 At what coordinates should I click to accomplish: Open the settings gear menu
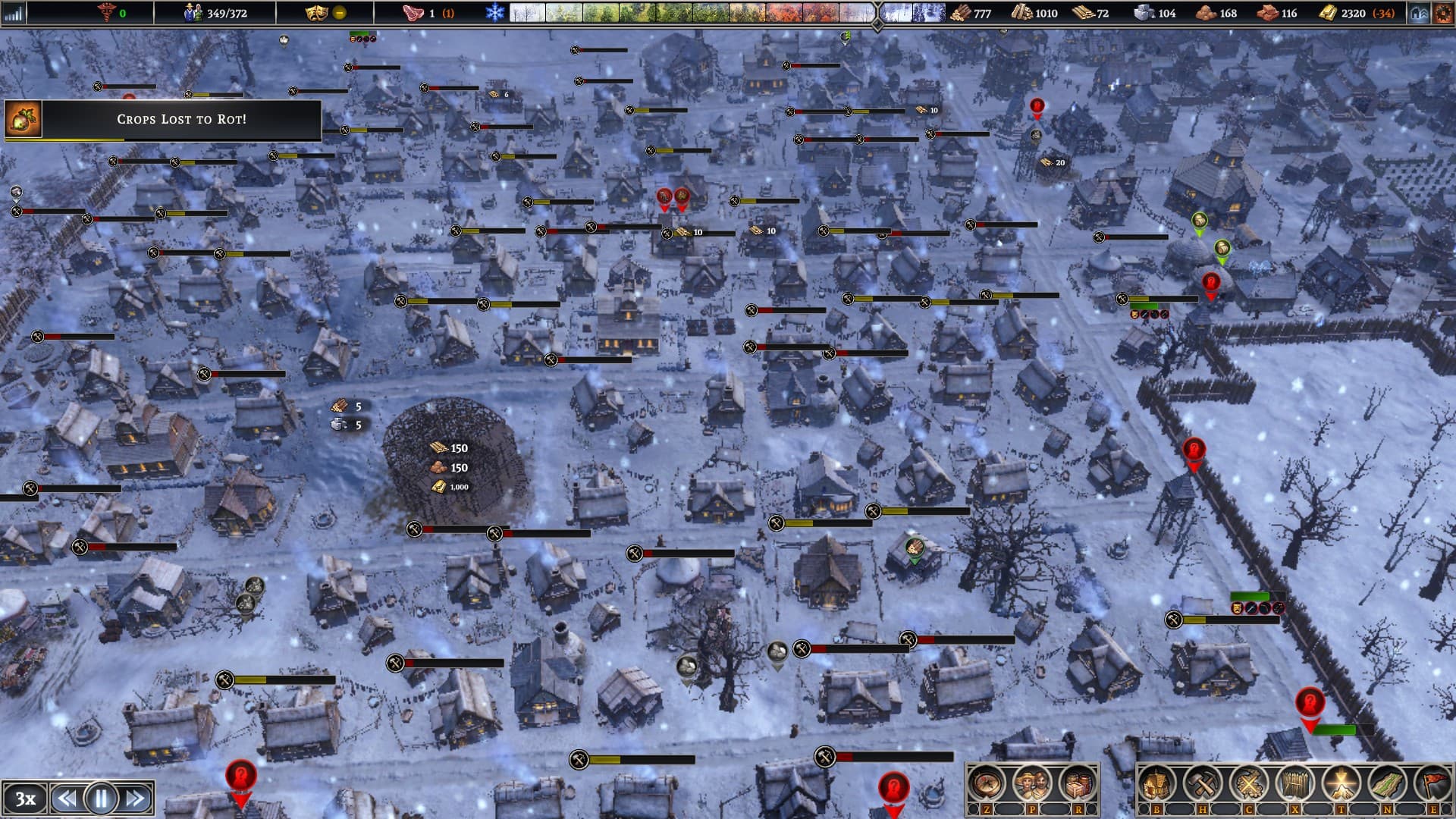tap(1443, 13)
